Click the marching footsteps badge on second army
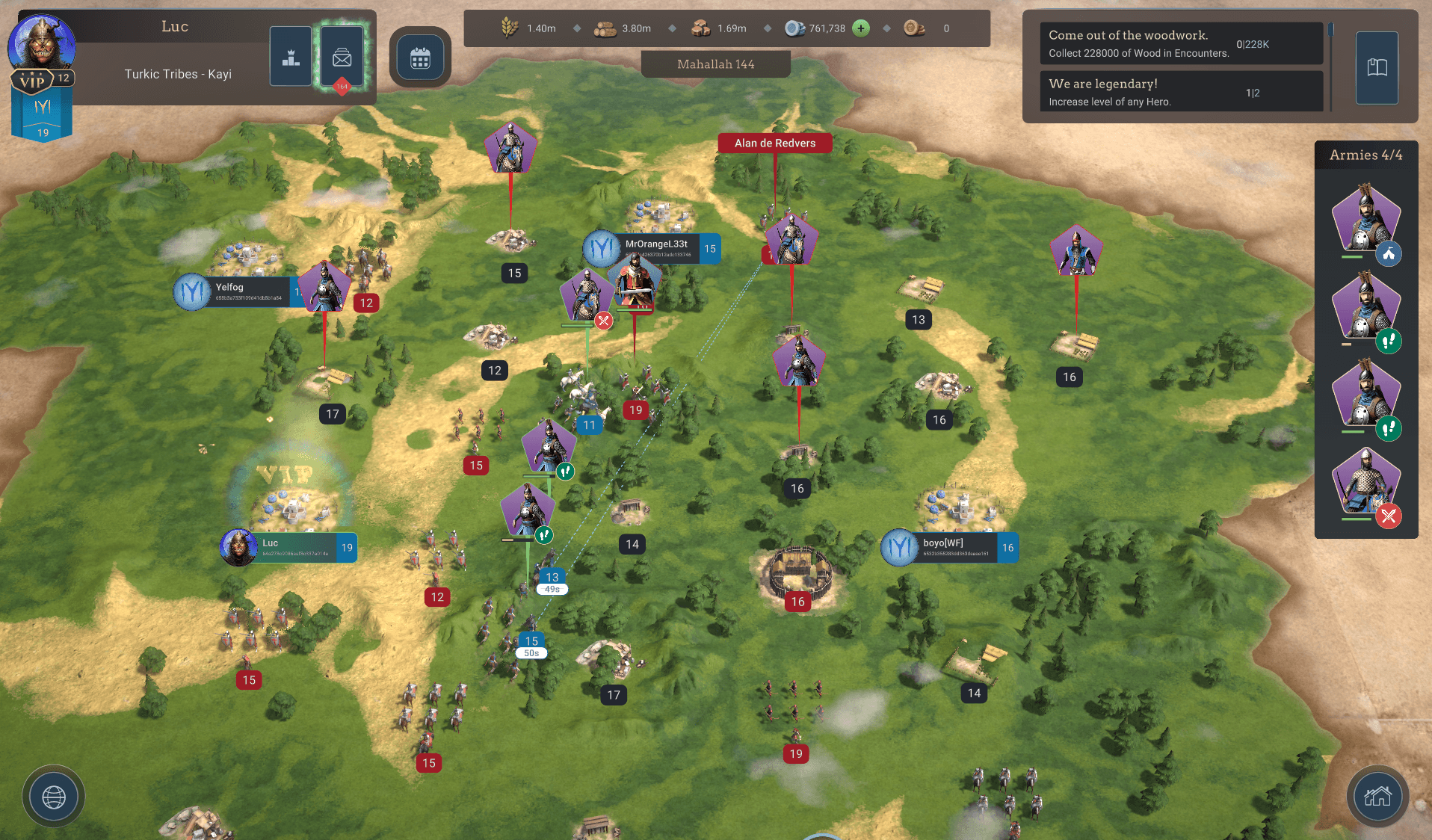The image size is (1432, 840). pos(1389,342)
